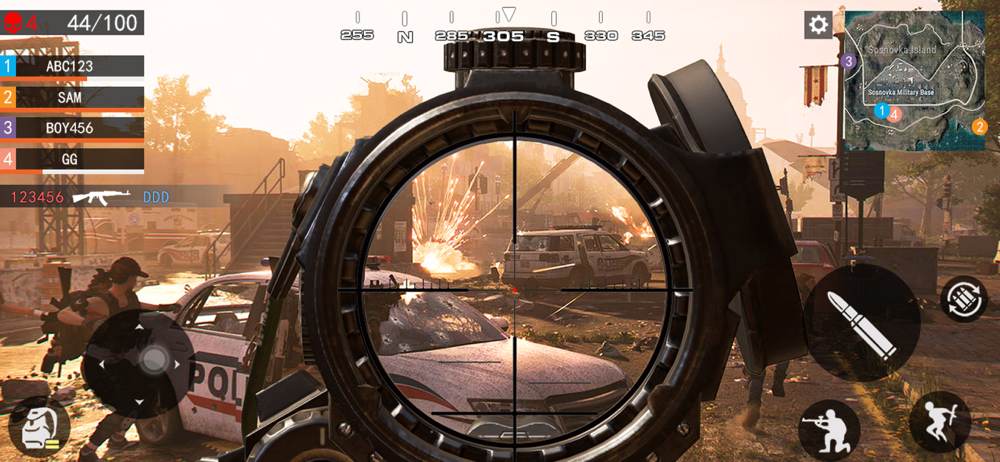The image size is (1000, 462).
Task: Open the backpack soldier icon
Action: pyautogui.click(x=39, y=427)
